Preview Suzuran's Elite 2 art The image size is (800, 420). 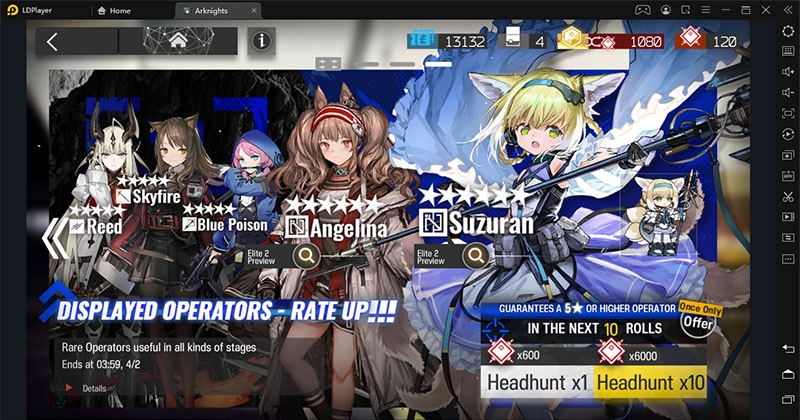pyautogui.click(x=476, y=256)
